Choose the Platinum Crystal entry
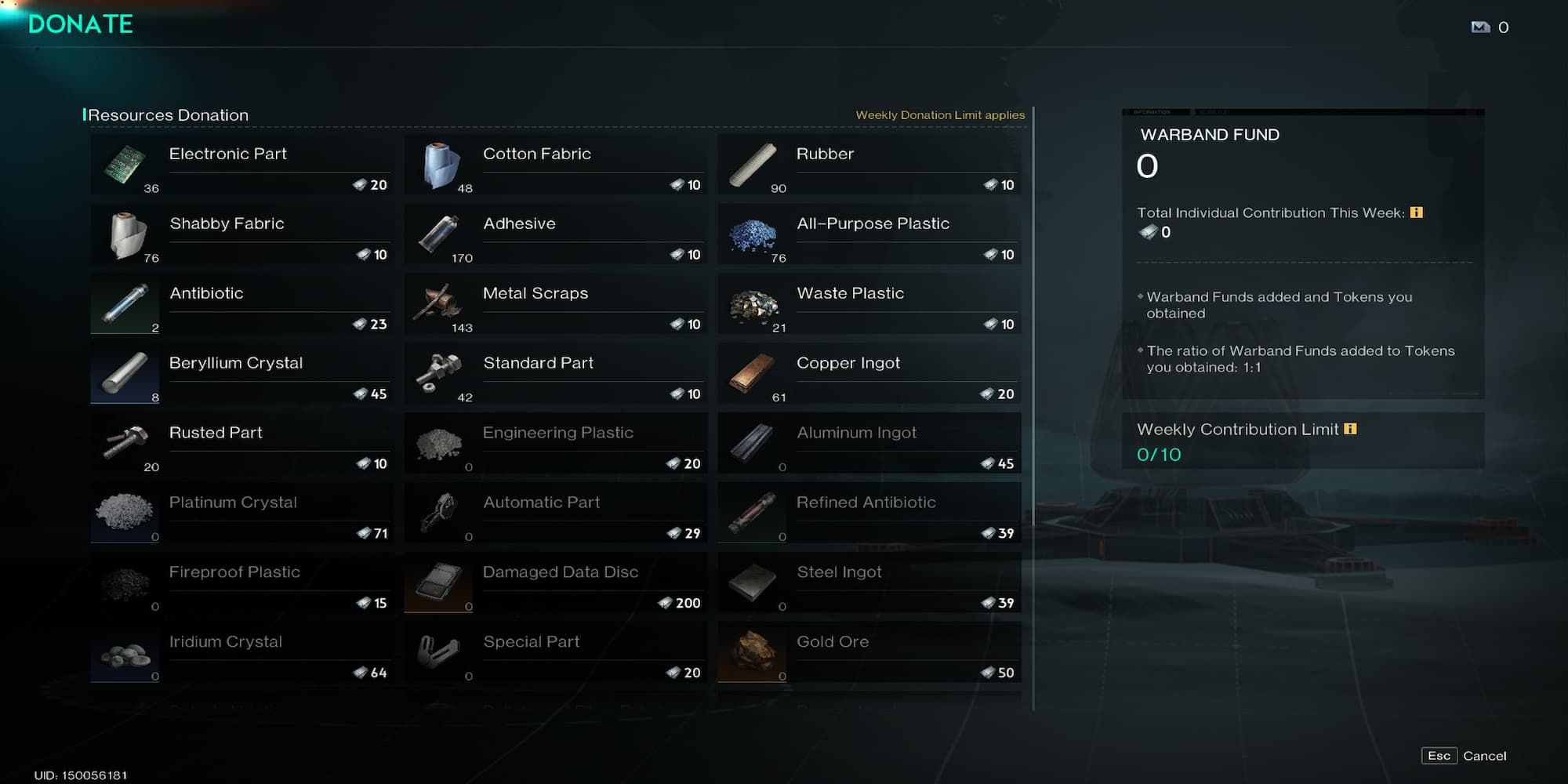The width and height of the screenshot is (1568, 784). (x=241, y=514)
